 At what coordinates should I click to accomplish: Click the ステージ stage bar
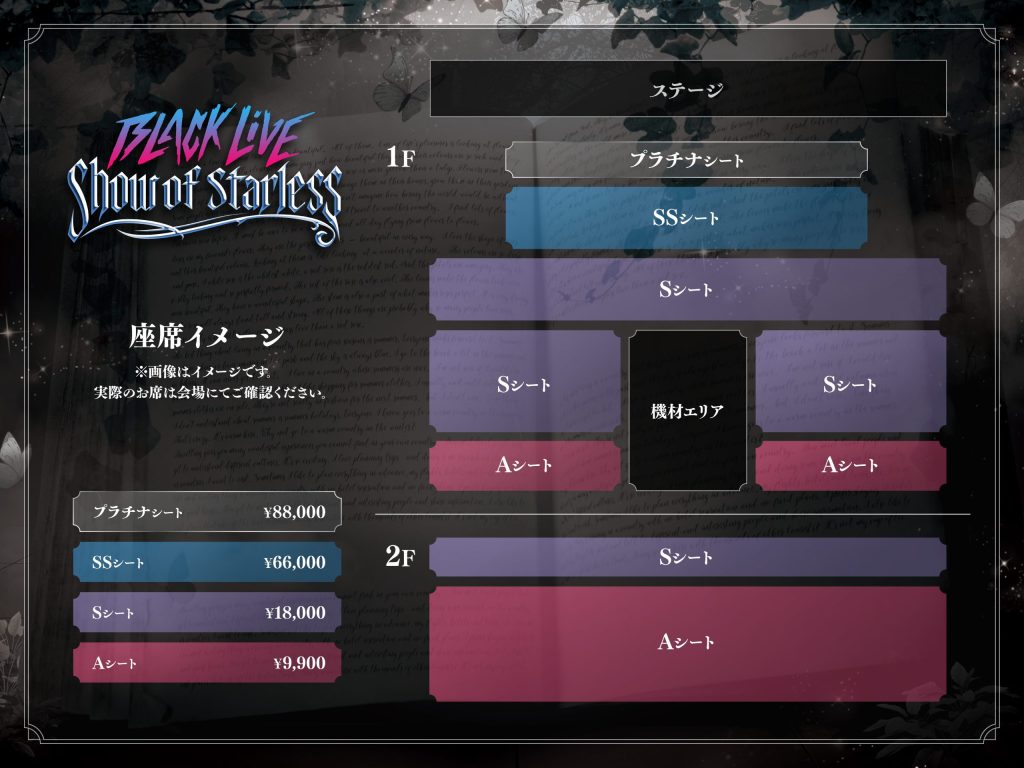pos(687,89)
